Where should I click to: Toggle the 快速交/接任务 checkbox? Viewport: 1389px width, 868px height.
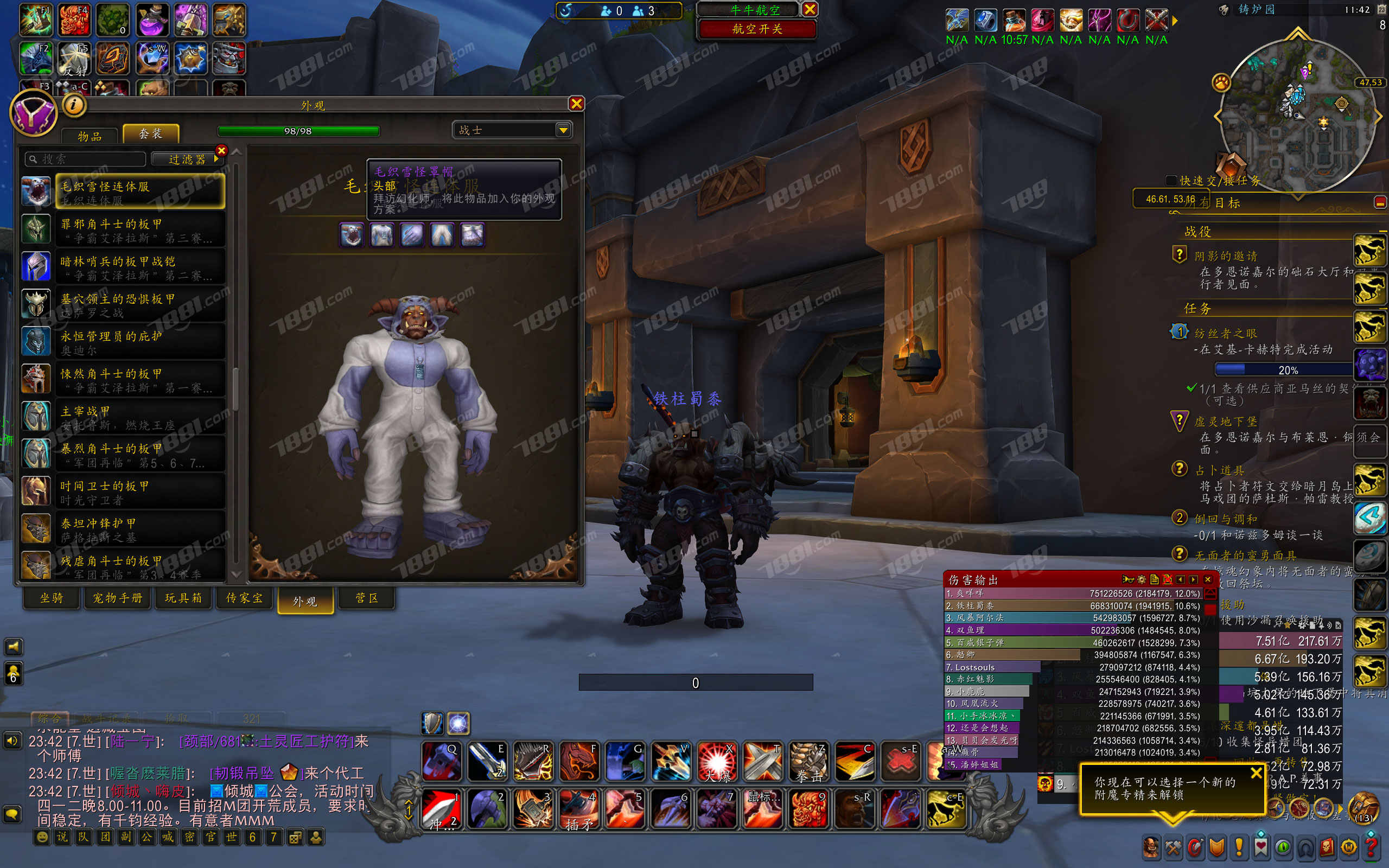(1171, 180)
